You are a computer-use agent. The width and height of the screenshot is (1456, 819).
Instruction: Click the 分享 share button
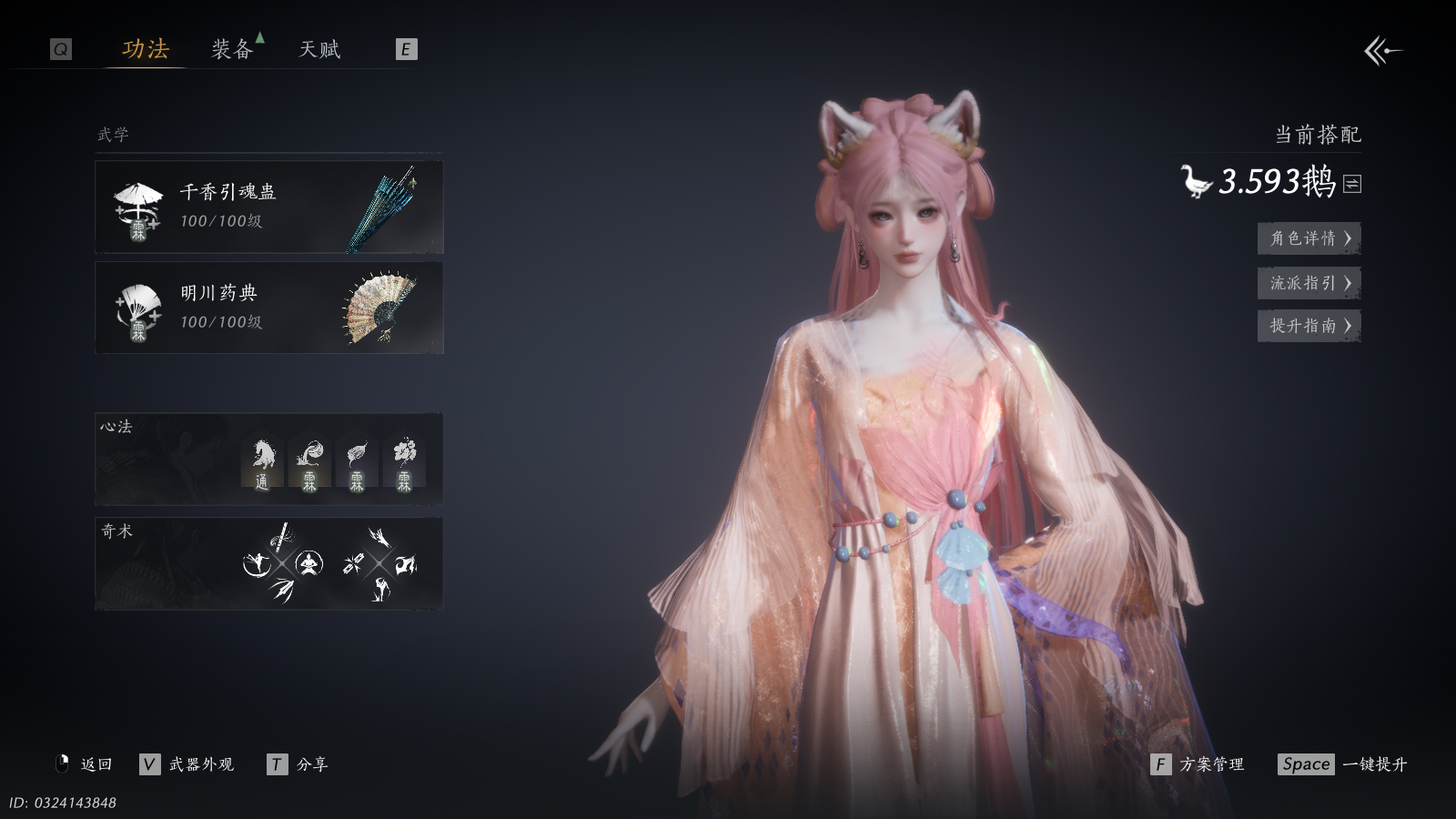point(298,764)
